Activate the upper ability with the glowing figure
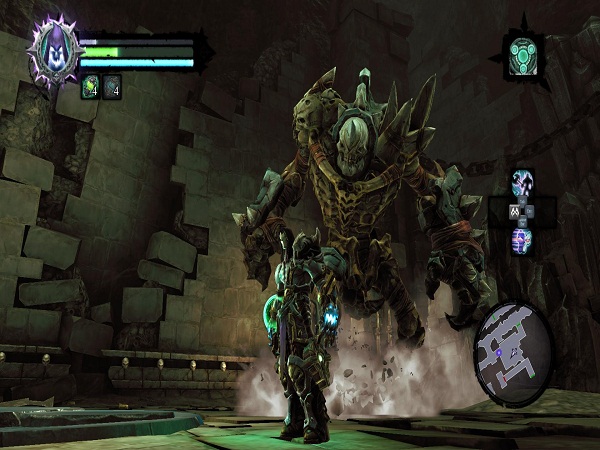This screenshot has height=450, width=600. [x=522, y=183]
